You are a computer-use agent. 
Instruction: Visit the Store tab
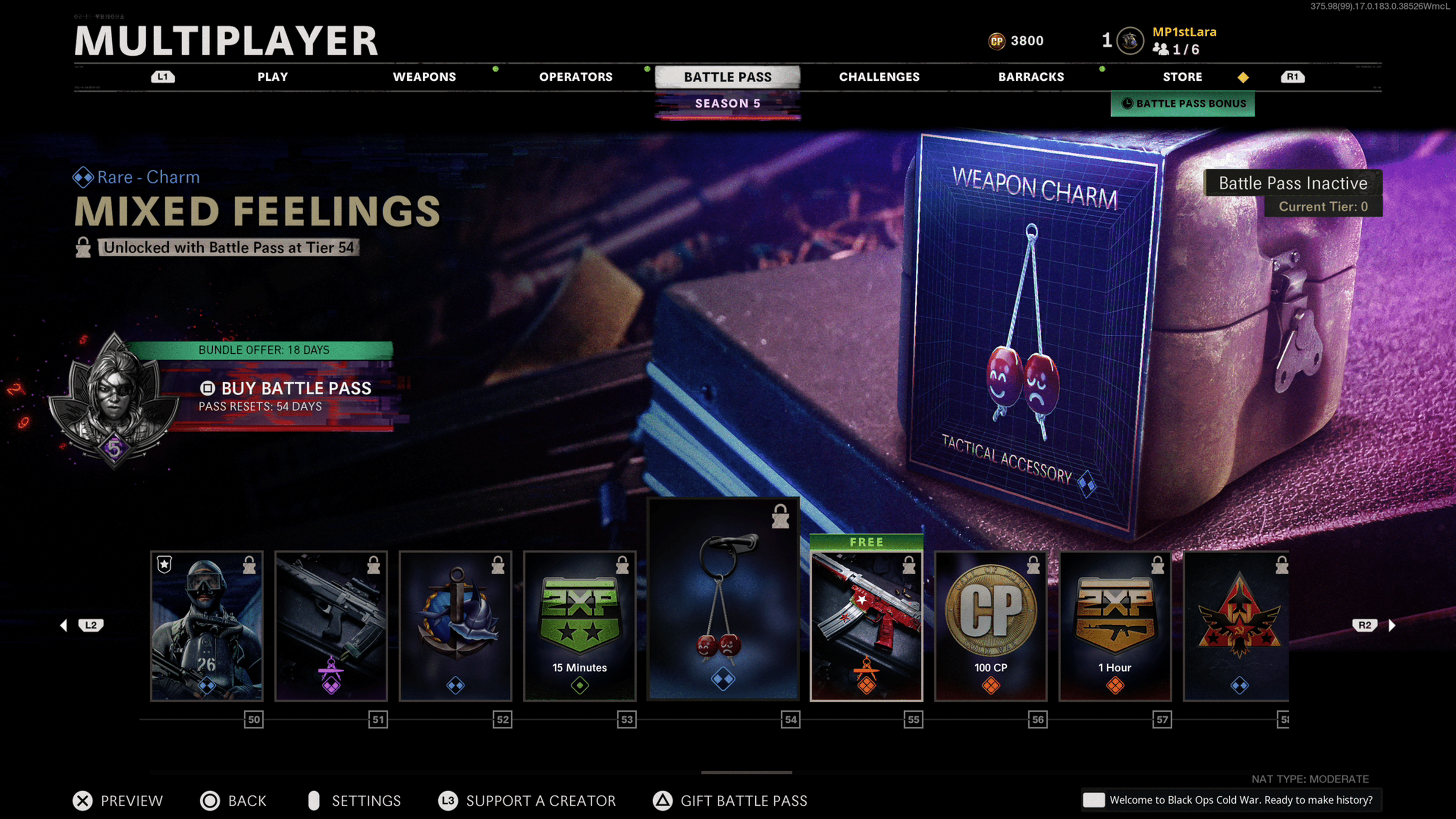click(x=1182, y=77)
